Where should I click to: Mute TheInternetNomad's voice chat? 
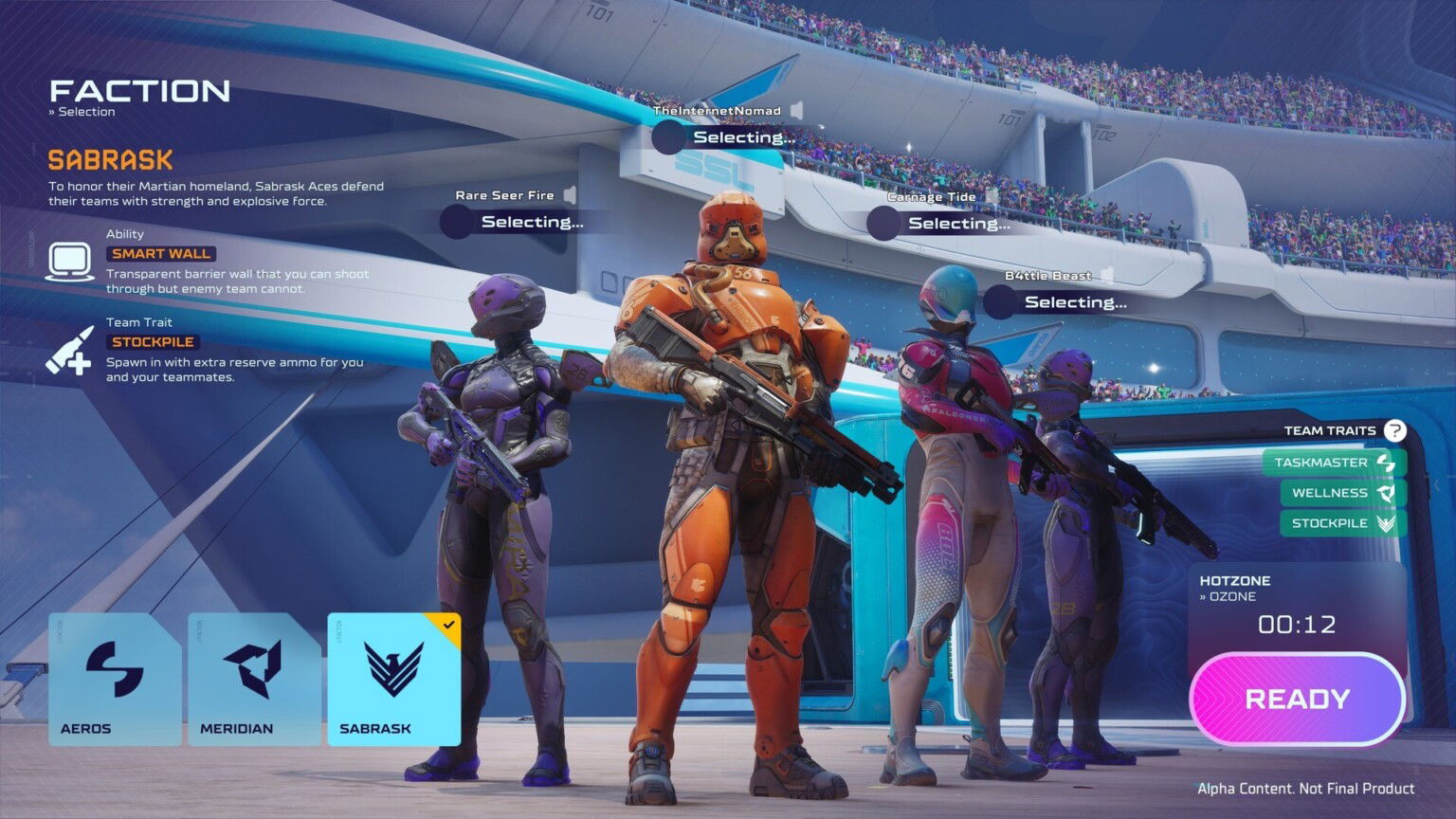pyautogui.click(x=794, y=110)
